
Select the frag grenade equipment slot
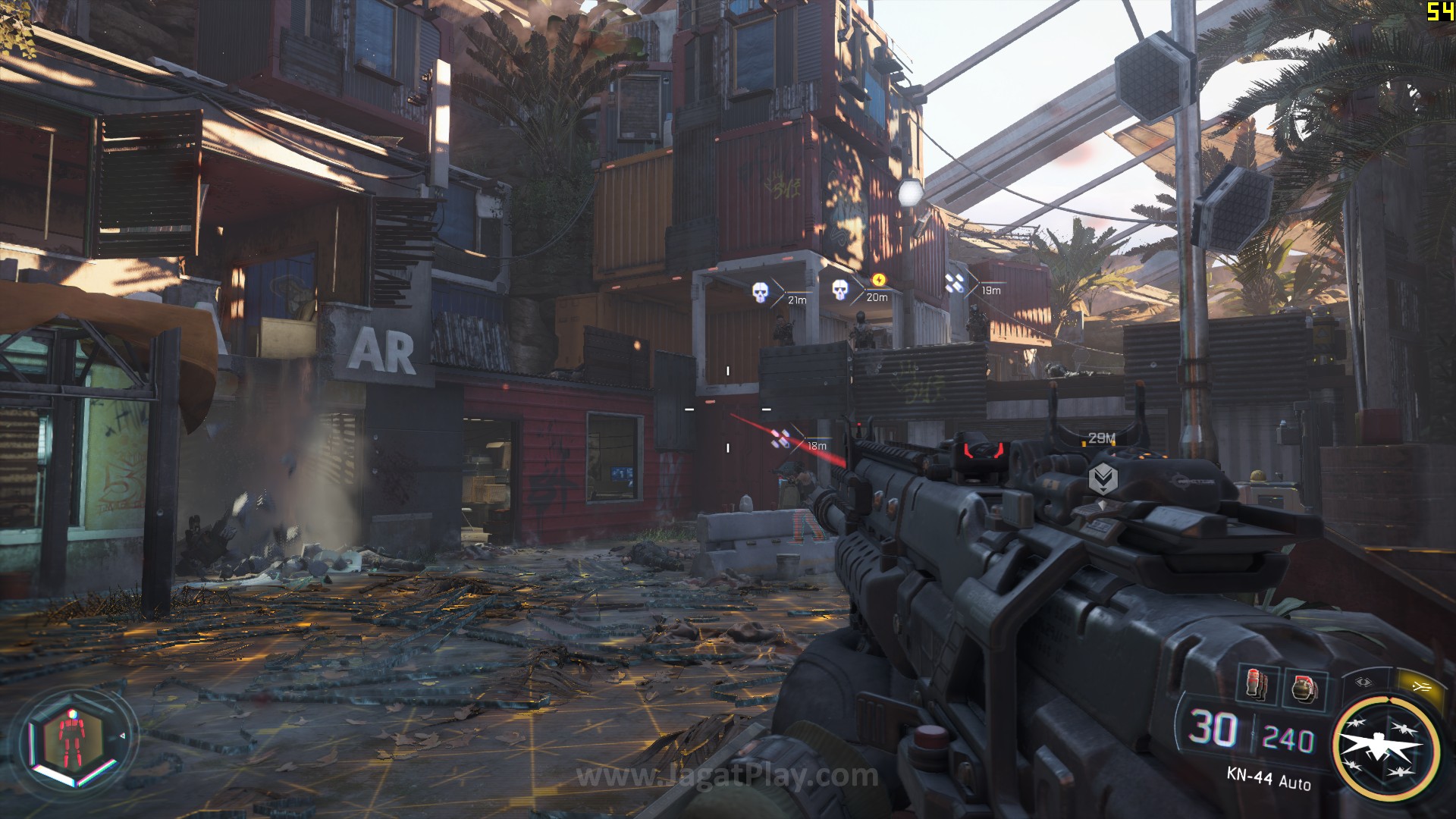(1304, 689)
